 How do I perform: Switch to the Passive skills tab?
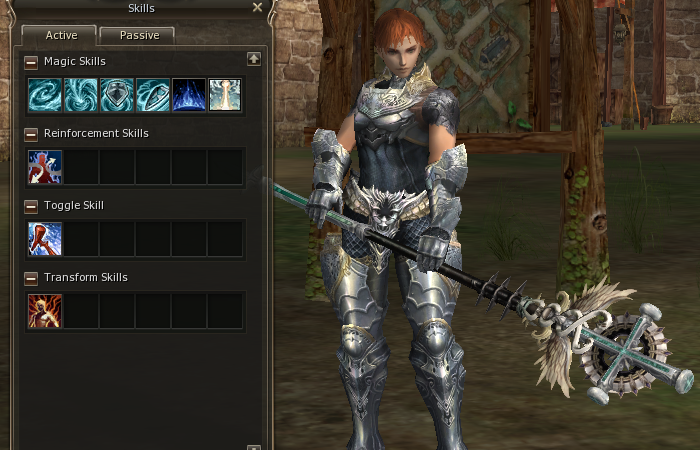137,35
